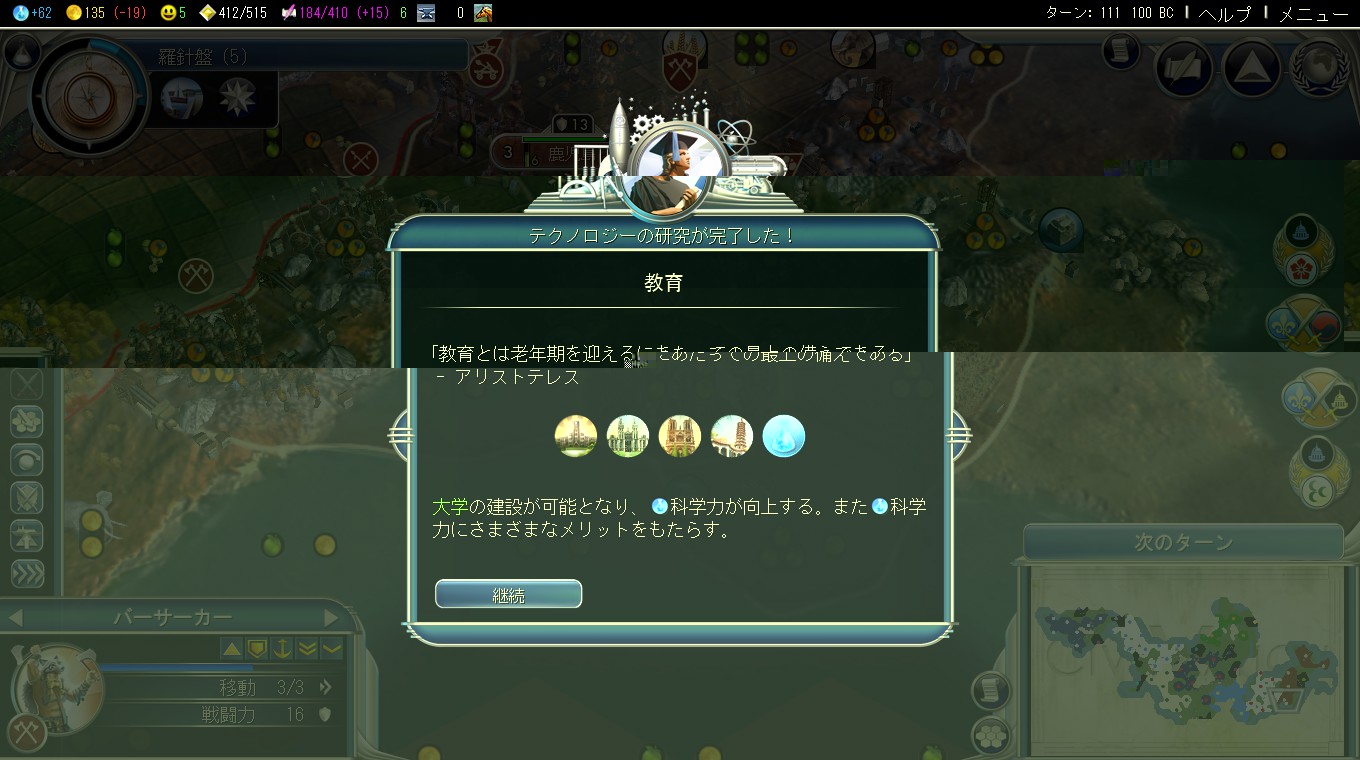Expand next unit with right arrow beside バーサーカー
Viewport: 1360px width, 760px height.
pos(332,618)
